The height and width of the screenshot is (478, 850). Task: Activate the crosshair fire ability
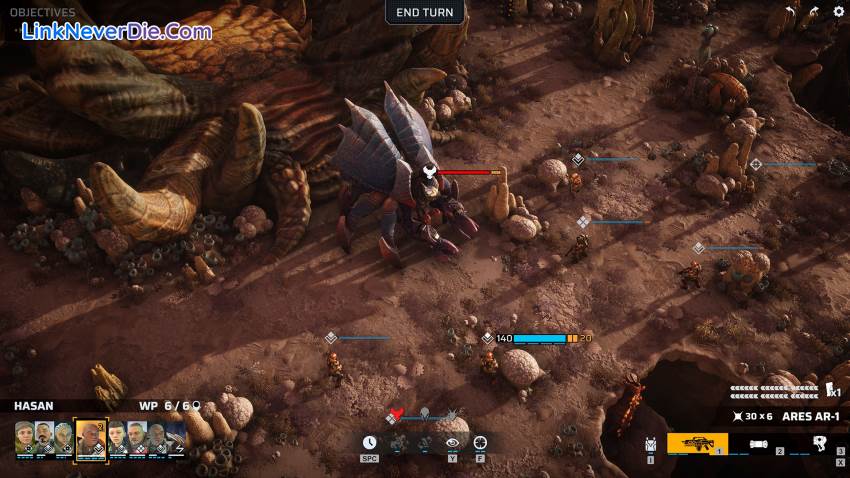click(481, 442)
